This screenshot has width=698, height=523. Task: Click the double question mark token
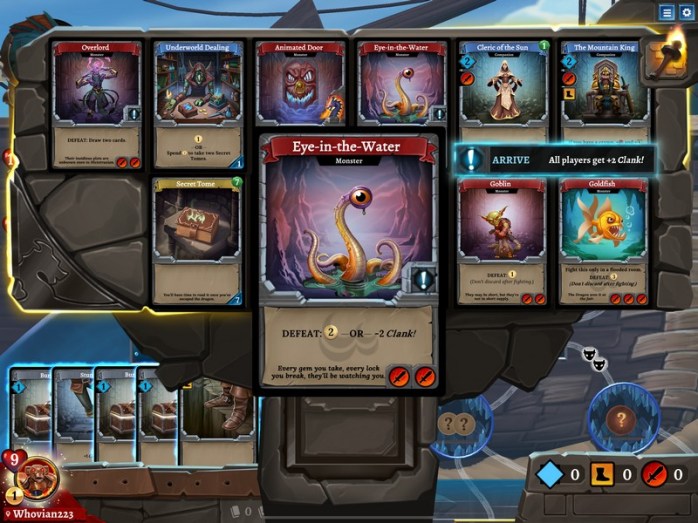(456, 423)
